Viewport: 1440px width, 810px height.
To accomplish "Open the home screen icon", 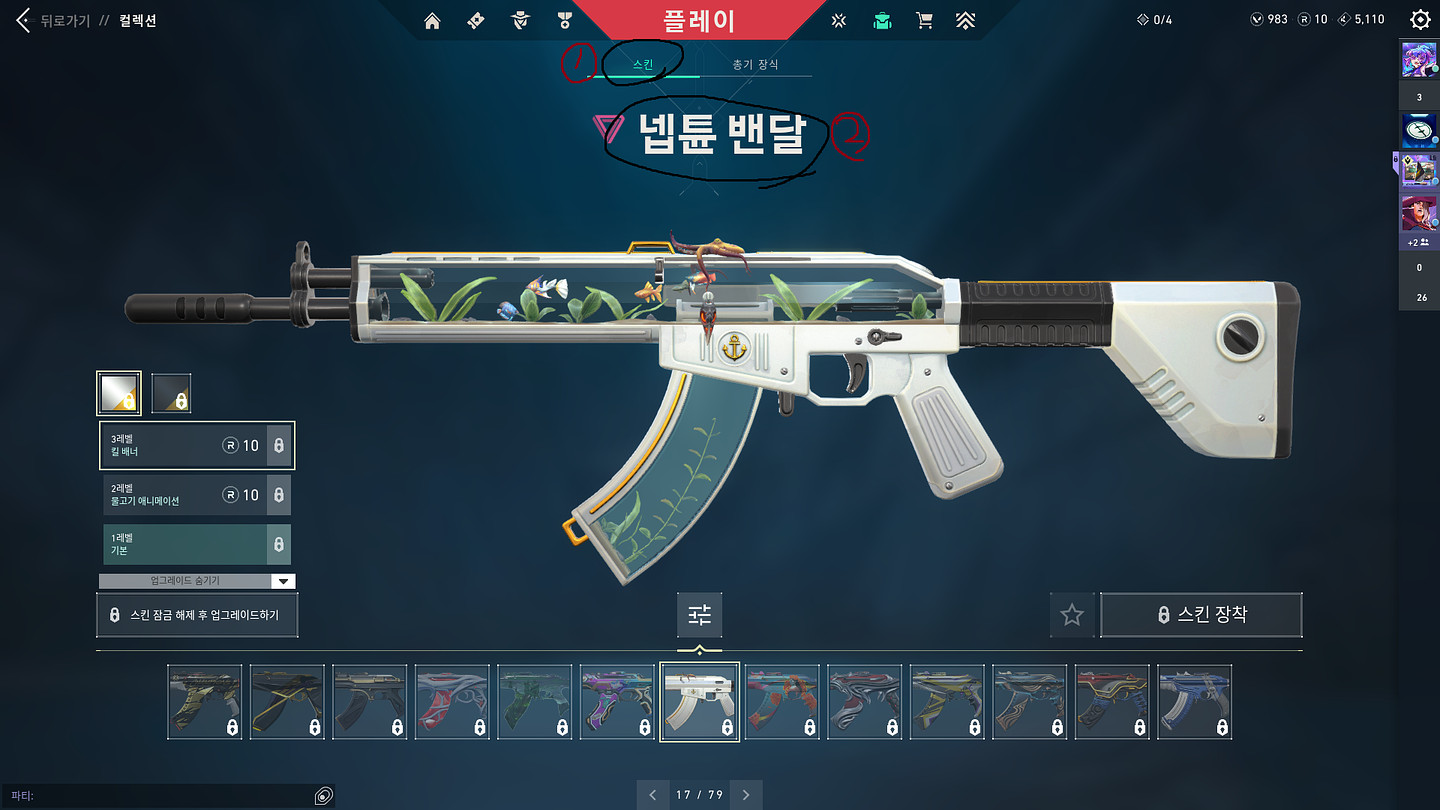I will pos(432,20).
